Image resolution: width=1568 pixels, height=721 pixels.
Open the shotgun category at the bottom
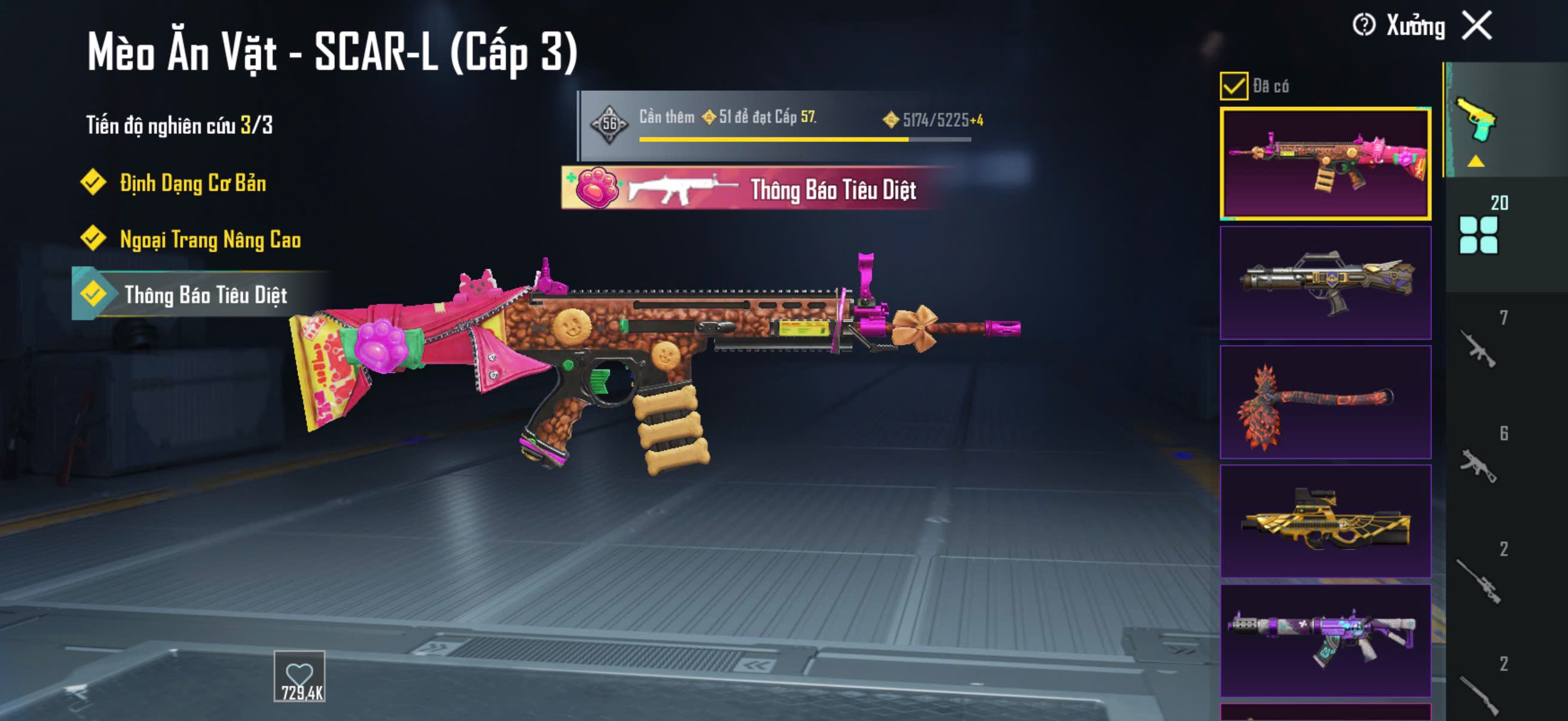[1479, 692]
